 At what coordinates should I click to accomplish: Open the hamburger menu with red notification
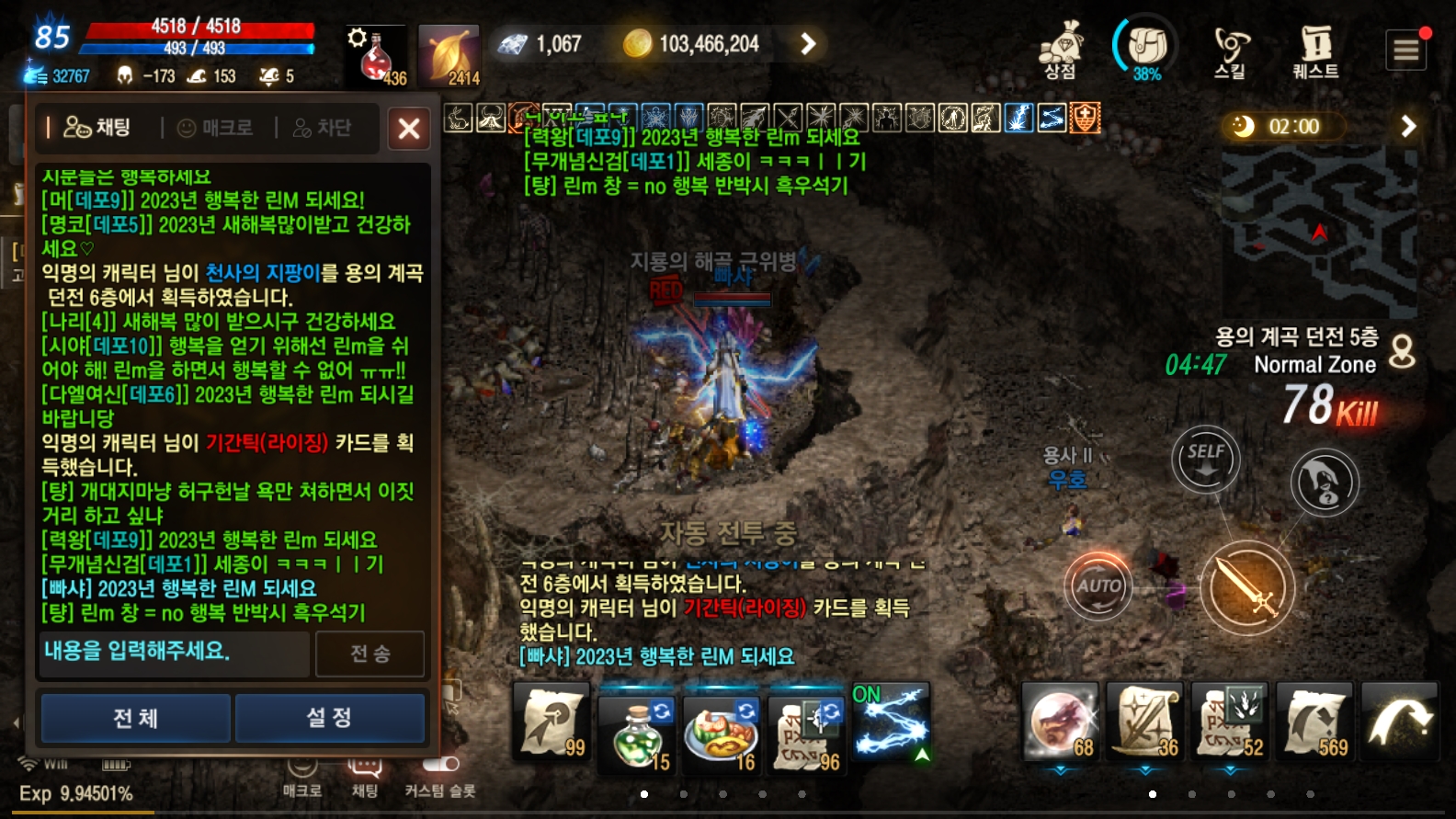point(1405,49)
